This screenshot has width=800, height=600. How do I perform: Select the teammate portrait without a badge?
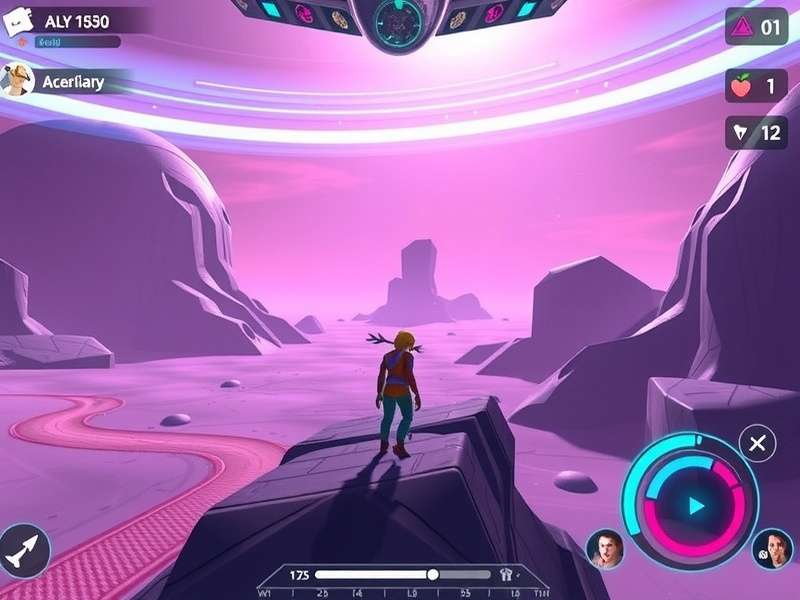(605, 549)
